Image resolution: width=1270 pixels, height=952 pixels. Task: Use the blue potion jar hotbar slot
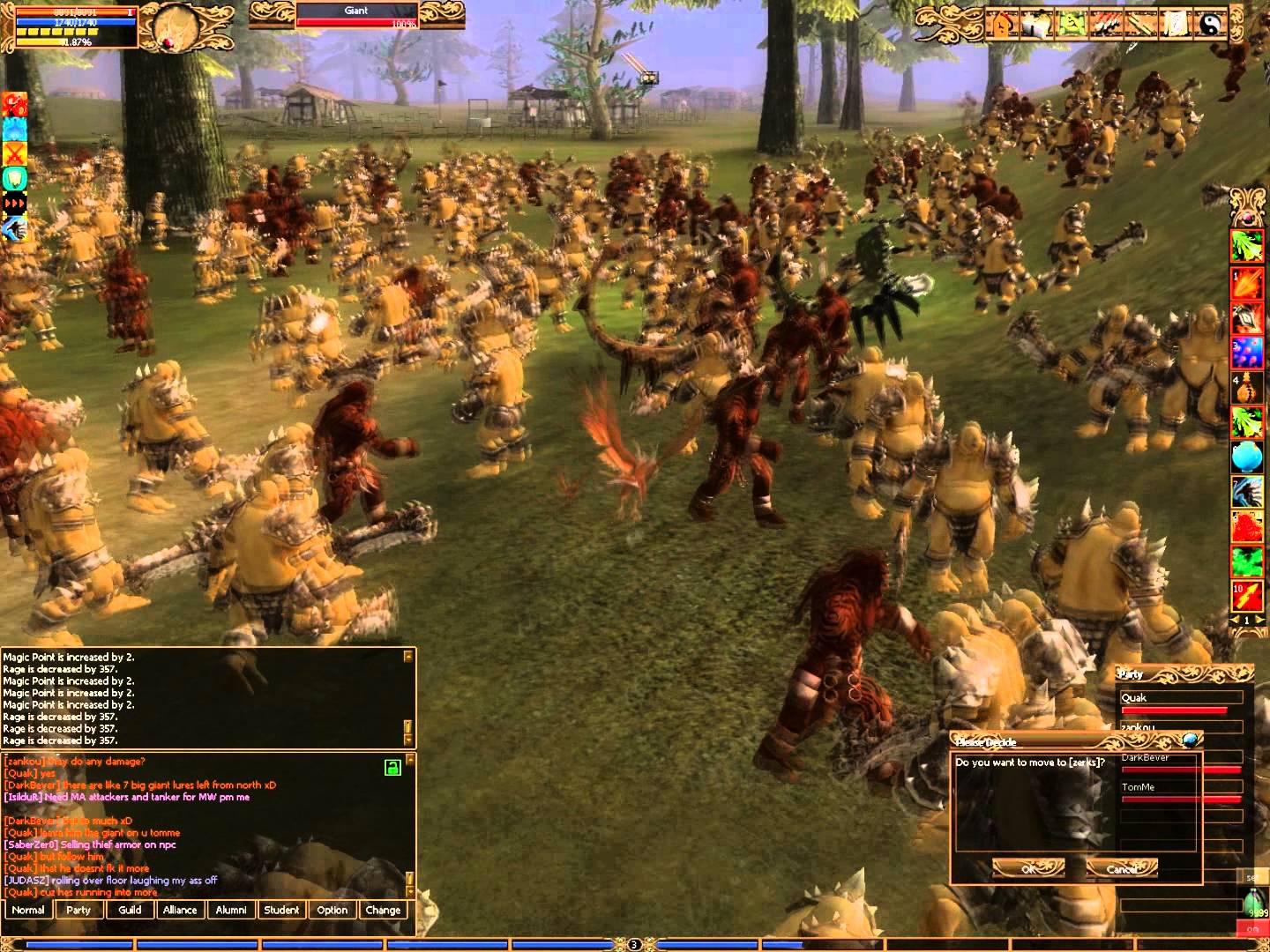coord(1246,457)
